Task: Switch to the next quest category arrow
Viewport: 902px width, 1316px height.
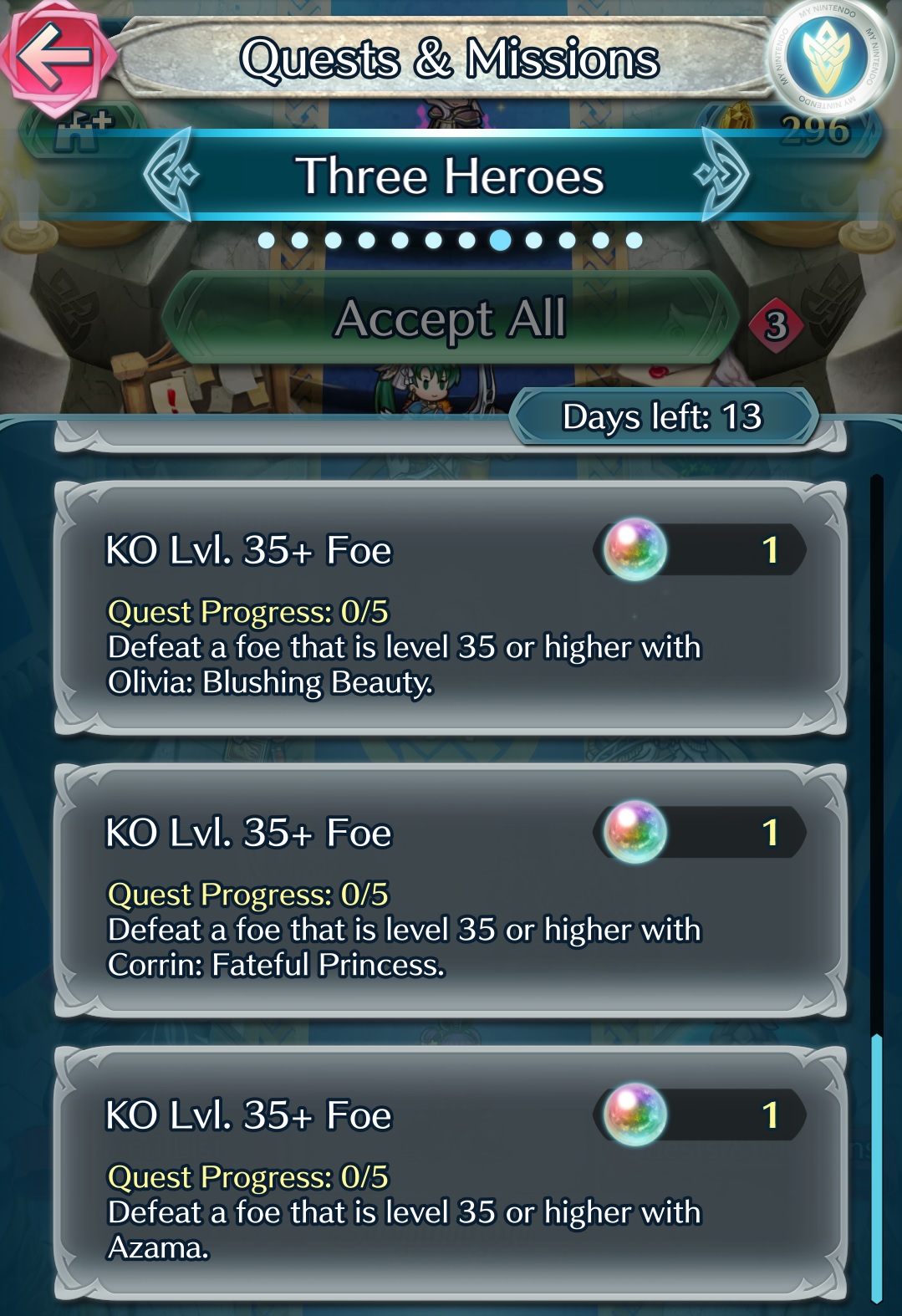Action: click(721, 175)
